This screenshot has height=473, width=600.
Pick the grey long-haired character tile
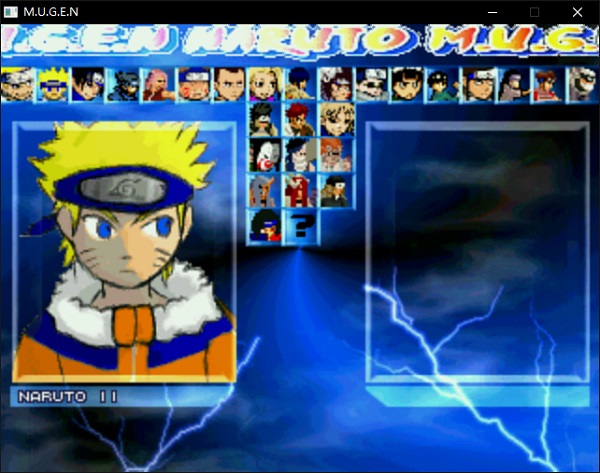click(263, 190)
